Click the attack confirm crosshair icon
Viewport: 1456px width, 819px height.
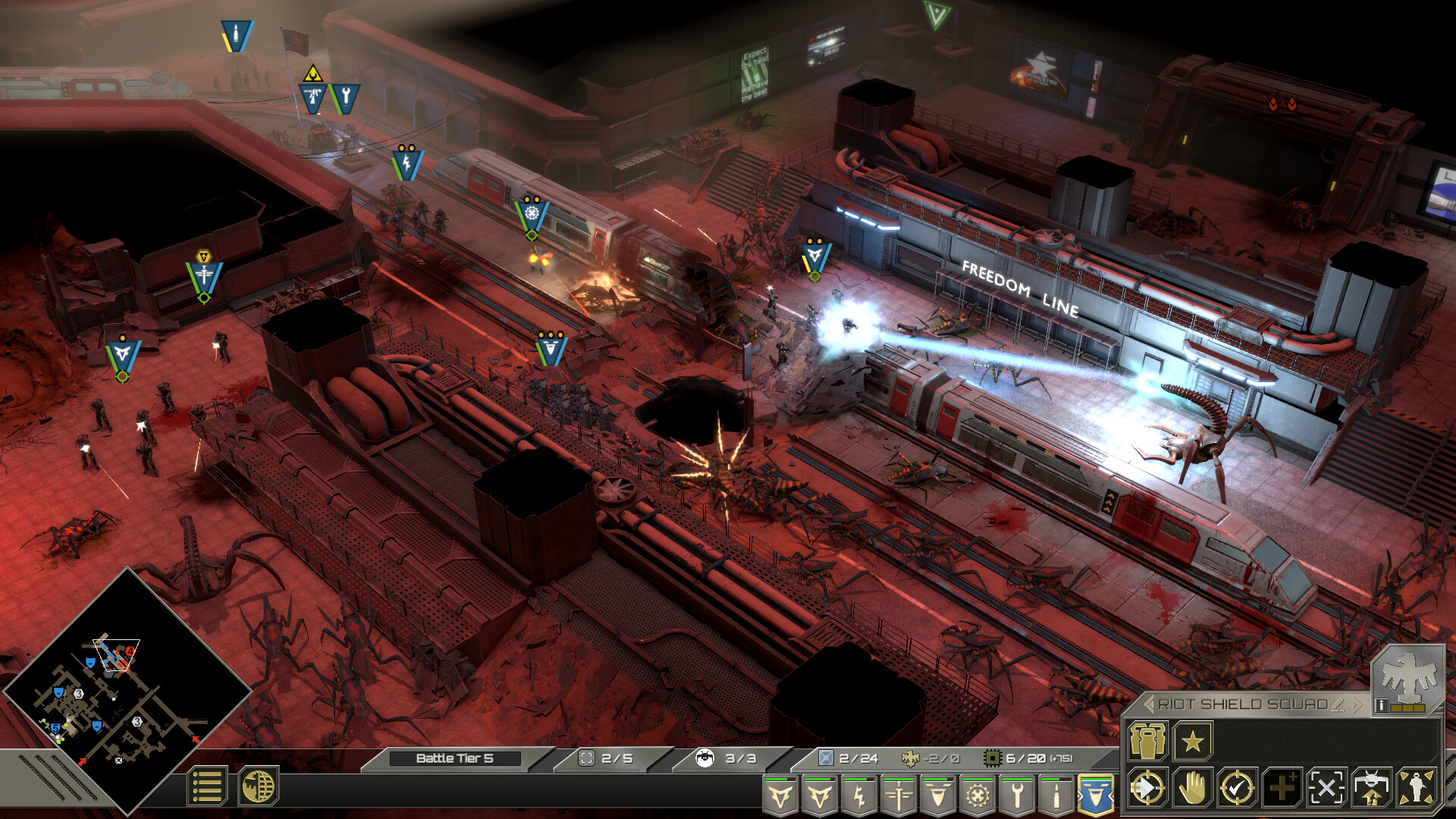pos(1236,789)
